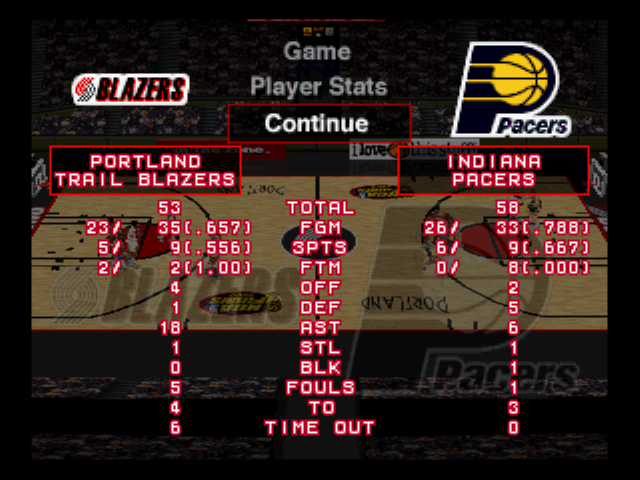640x480 pixels.
Task: Open the Player Stats menu entry
Action: (x=317, y=87)
